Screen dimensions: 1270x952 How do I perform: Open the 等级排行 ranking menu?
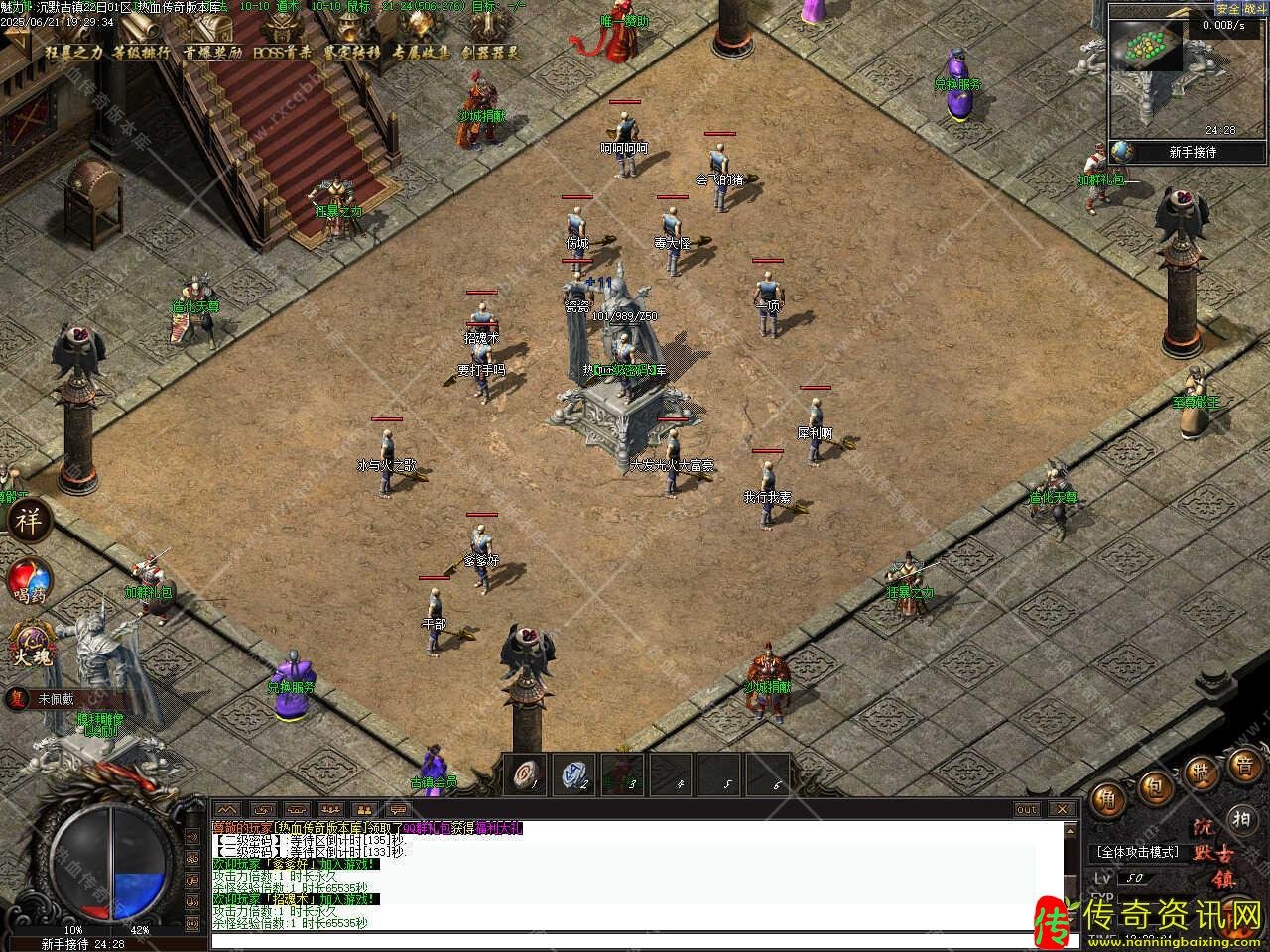[141, 52]
